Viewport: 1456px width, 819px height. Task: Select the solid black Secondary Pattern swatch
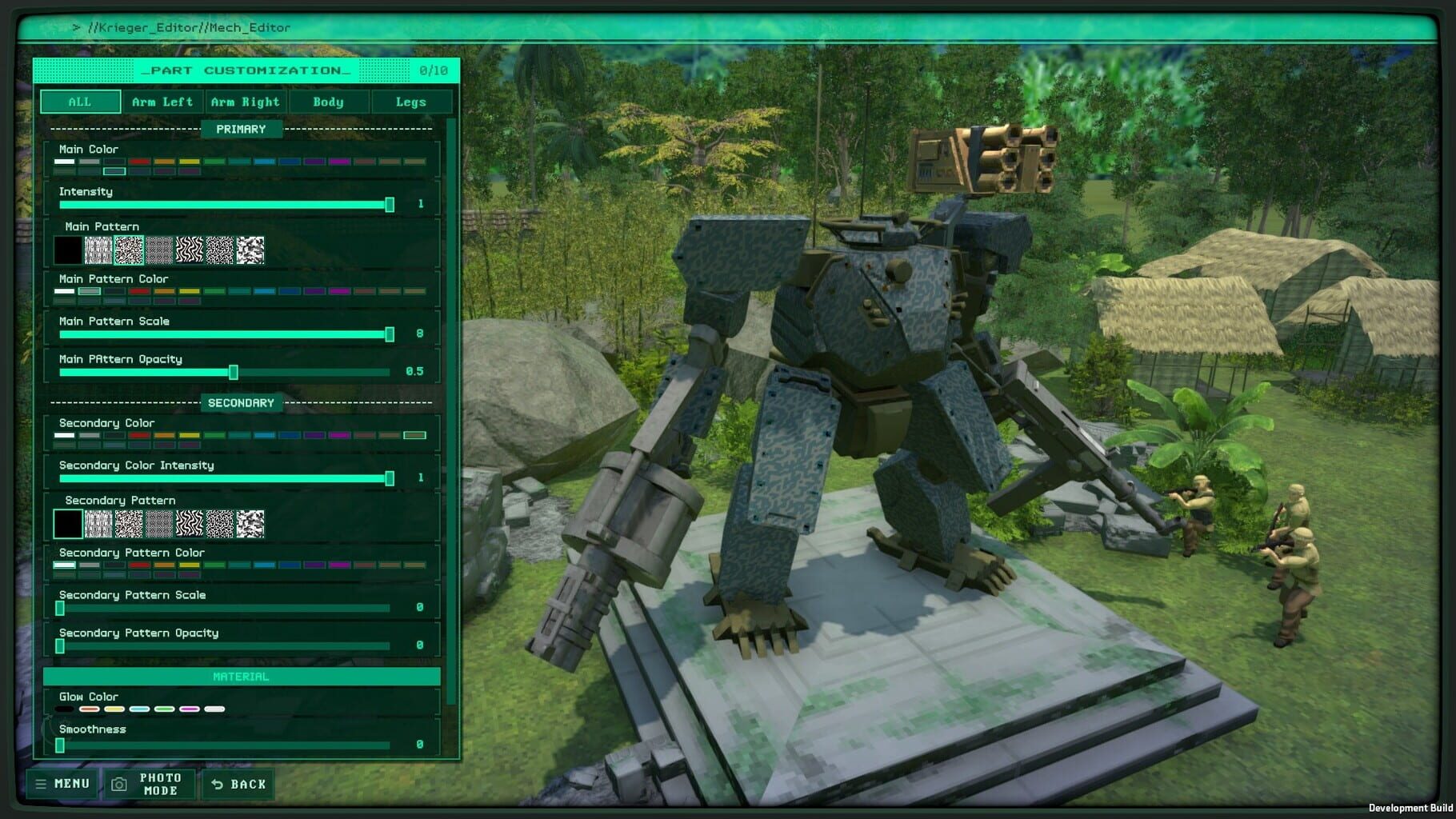click(69, 525)
